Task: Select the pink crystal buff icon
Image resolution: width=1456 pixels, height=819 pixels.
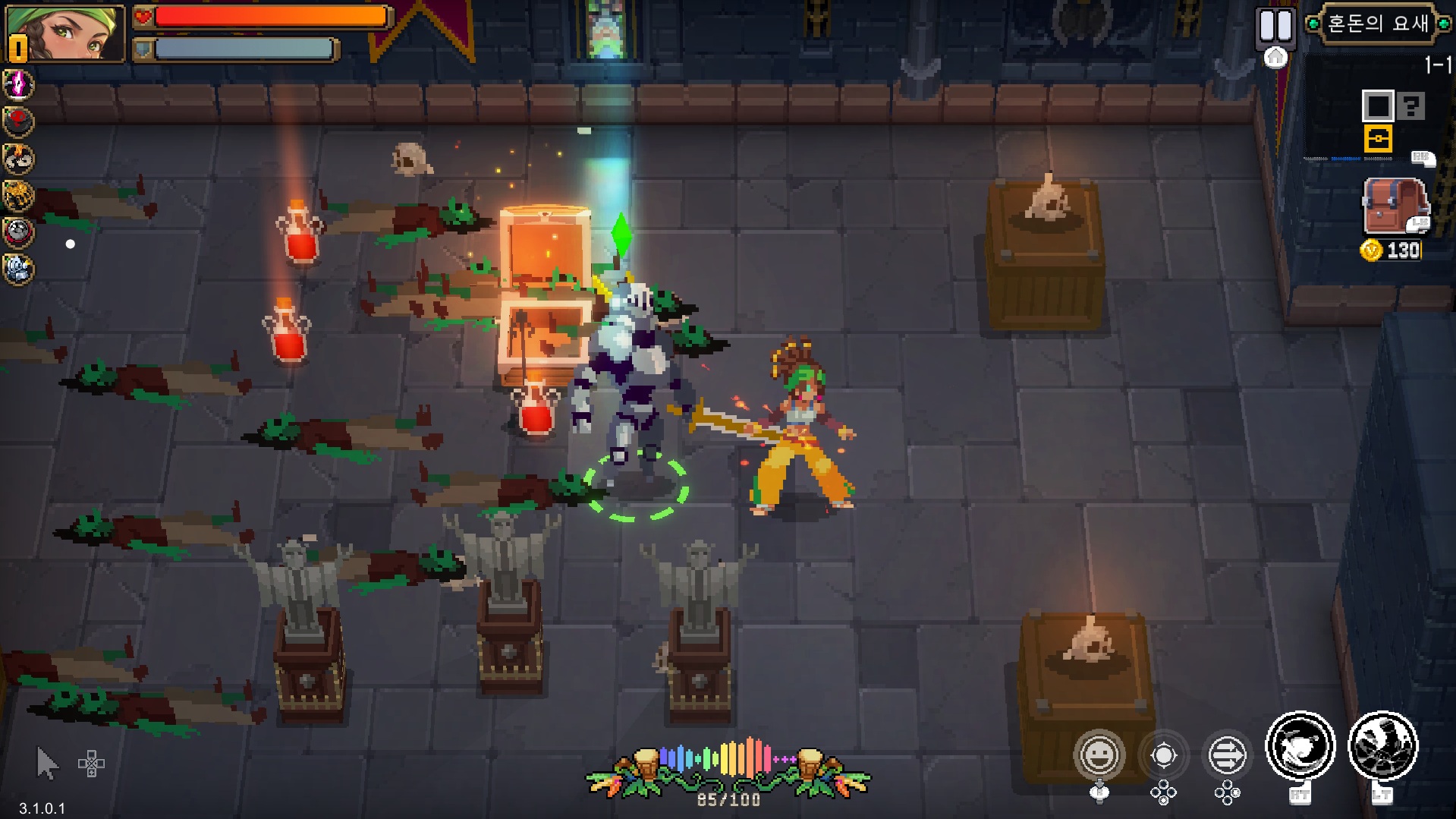Action: (18, 84)
